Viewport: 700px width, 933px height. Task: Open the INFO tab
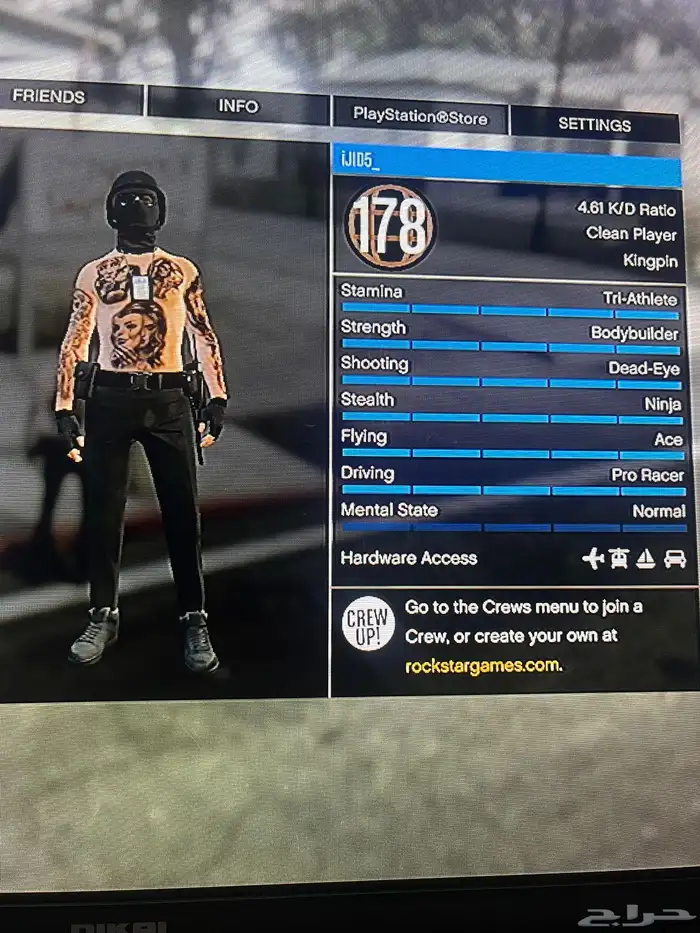click(238, 106)
